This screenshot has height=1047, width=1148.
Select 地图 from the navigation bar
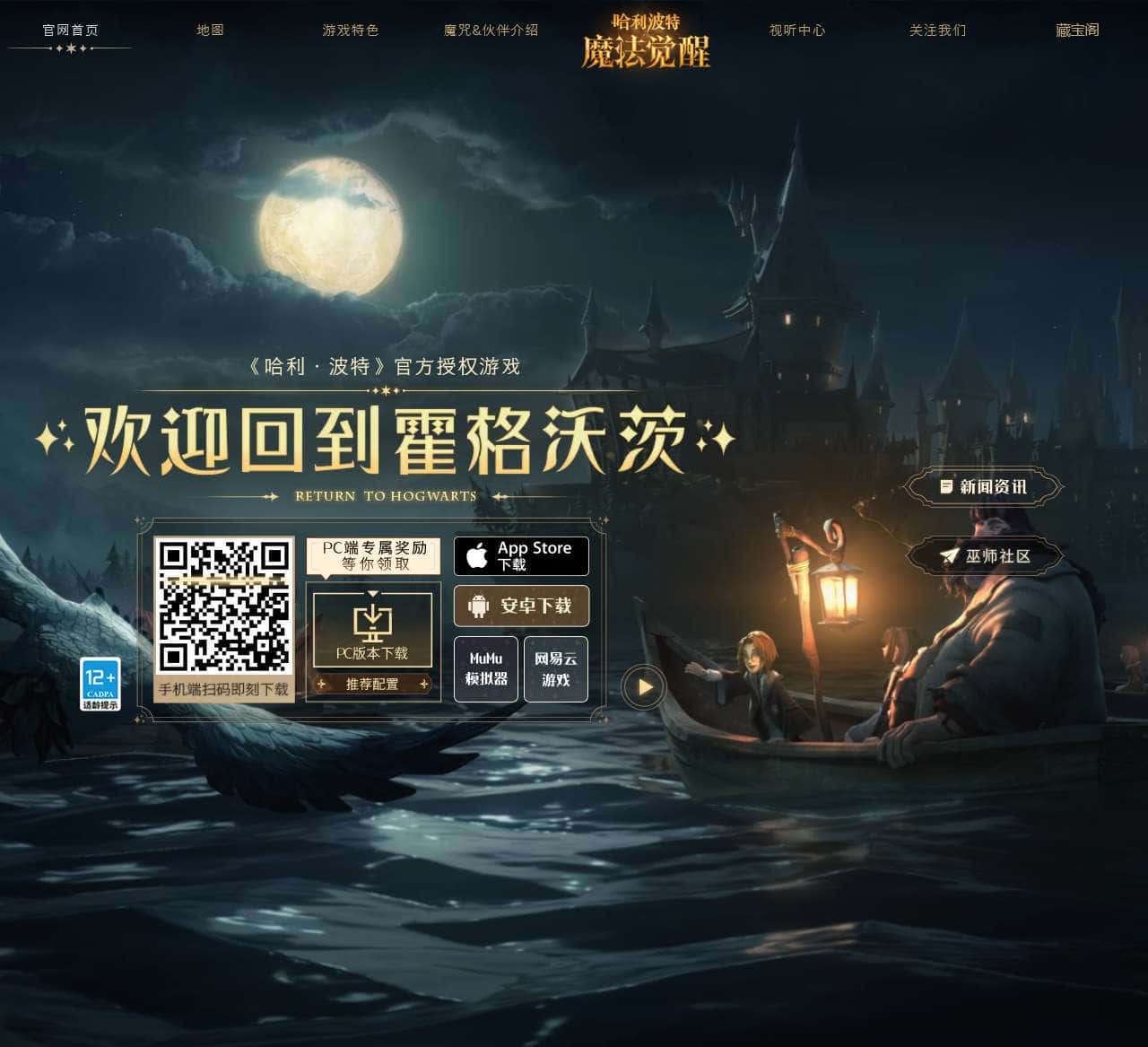point(210,29)
